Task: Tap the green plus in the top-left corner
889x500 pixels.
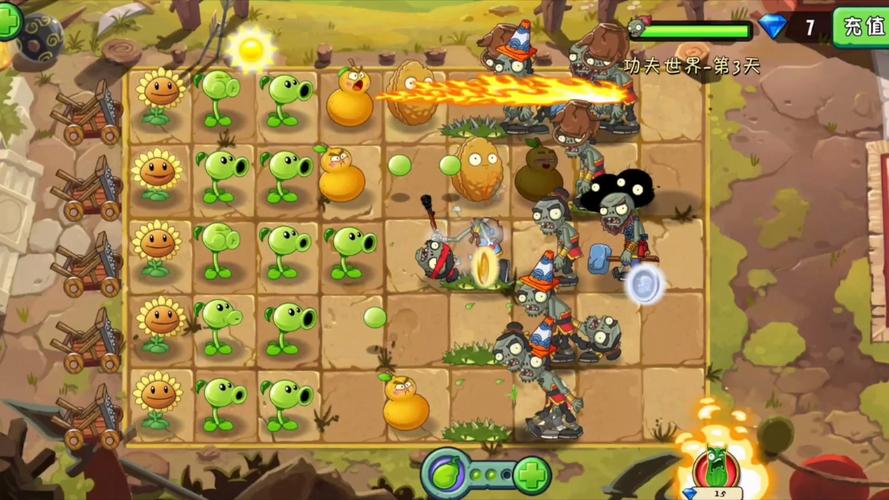Action: 8,22
